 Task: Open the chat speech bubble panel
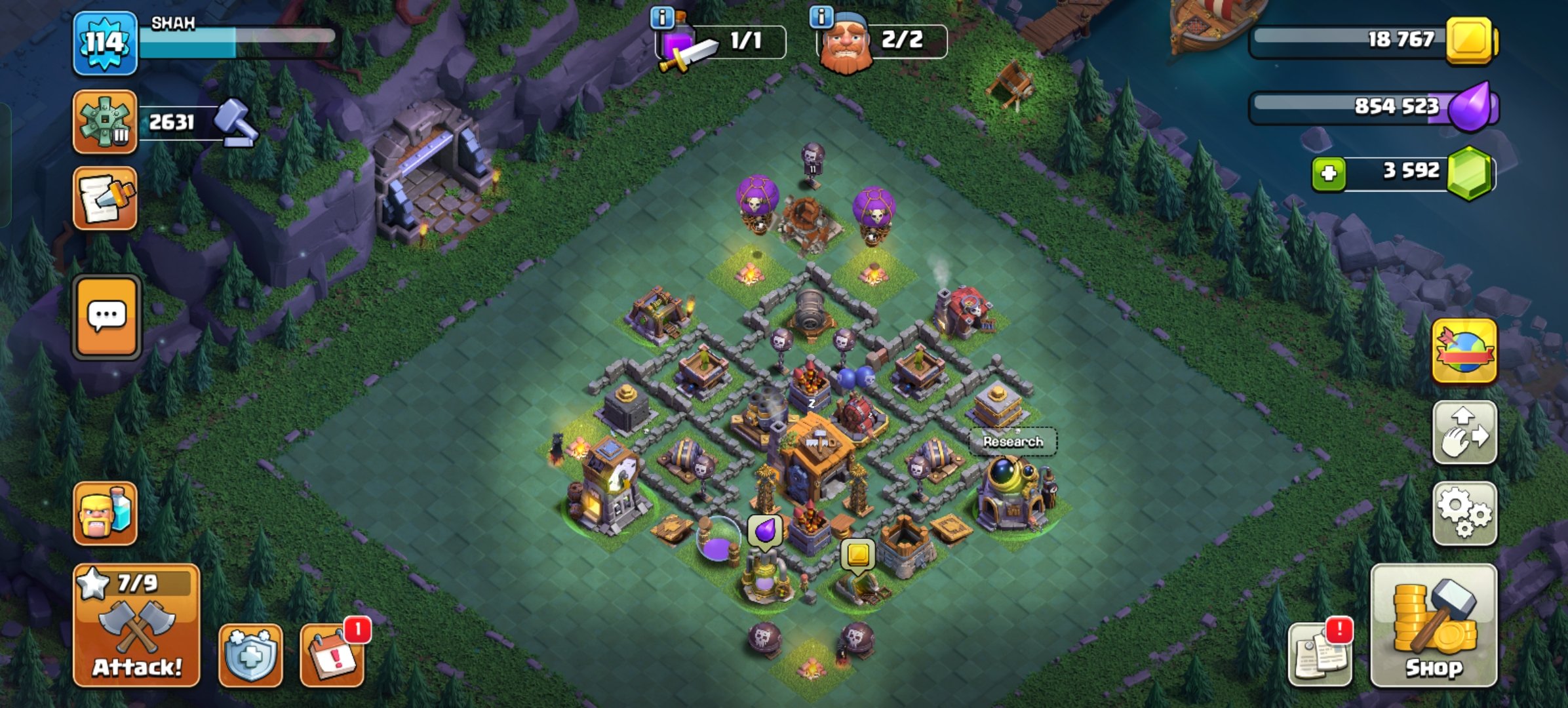tap(106, 317)
